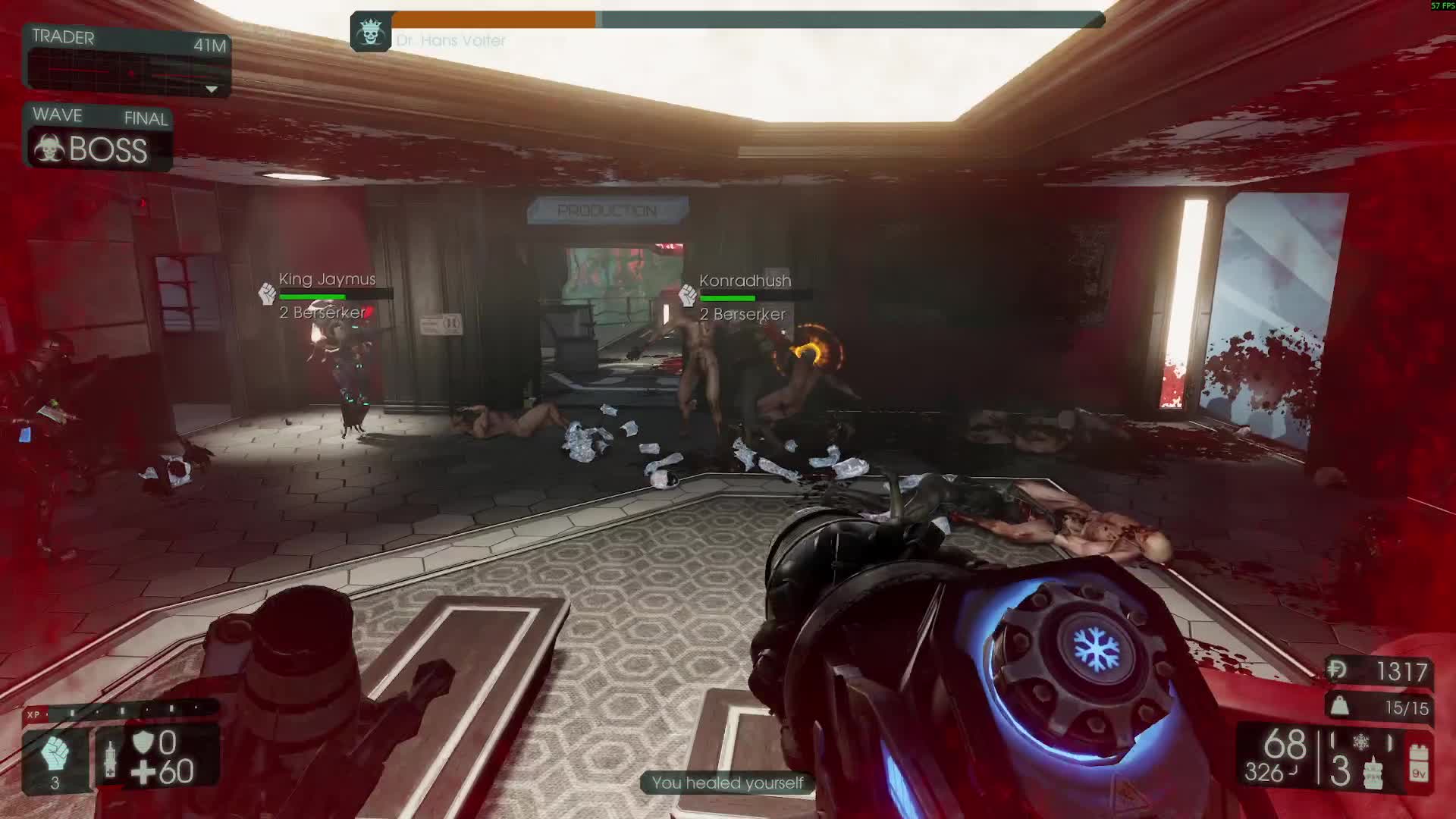
Task: Click the 9v battery flashlight icon
Action: pos(1420,763)
